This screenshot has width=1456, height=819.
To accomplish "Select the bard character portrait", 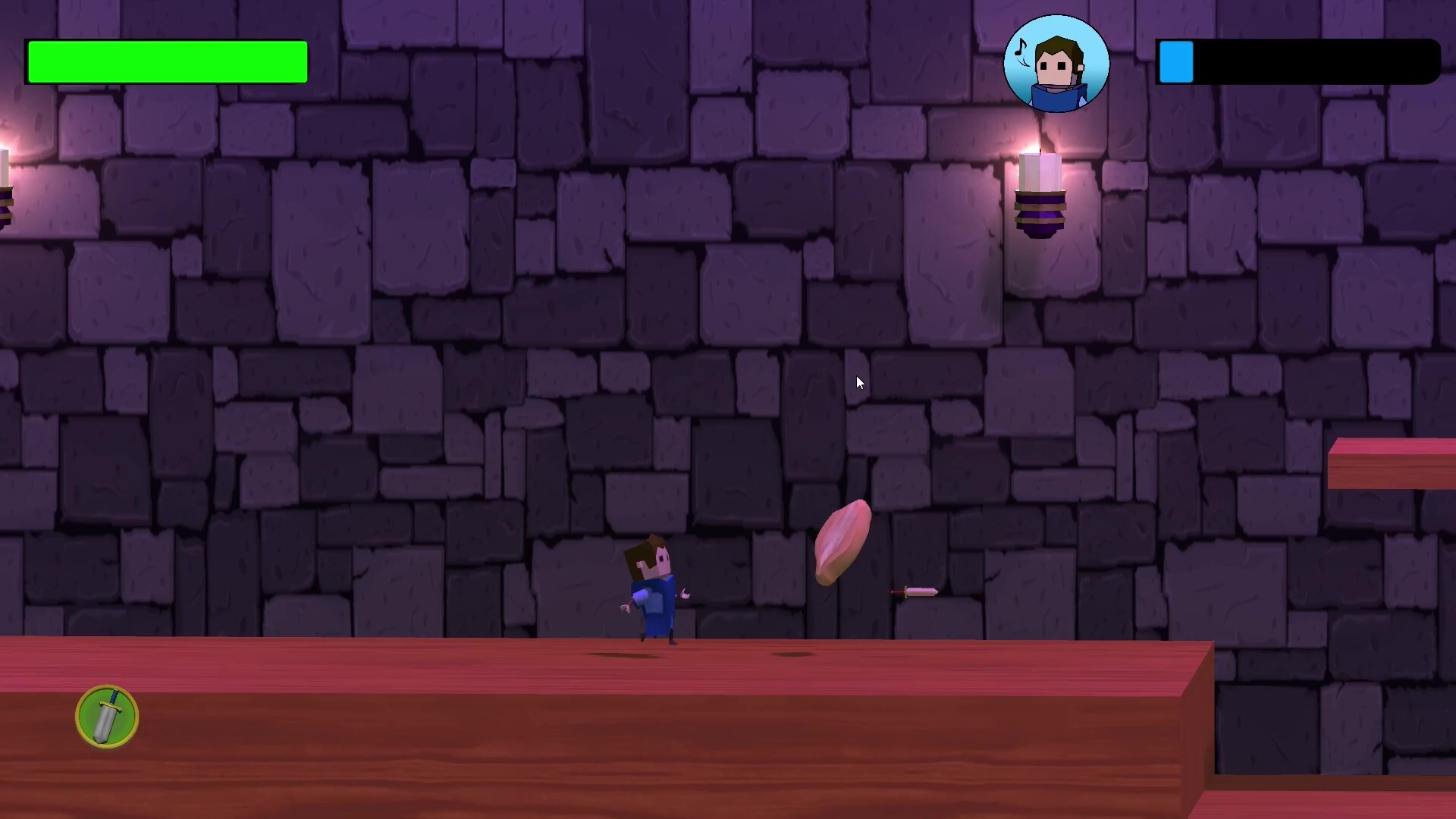I will tap(1056, 64).
